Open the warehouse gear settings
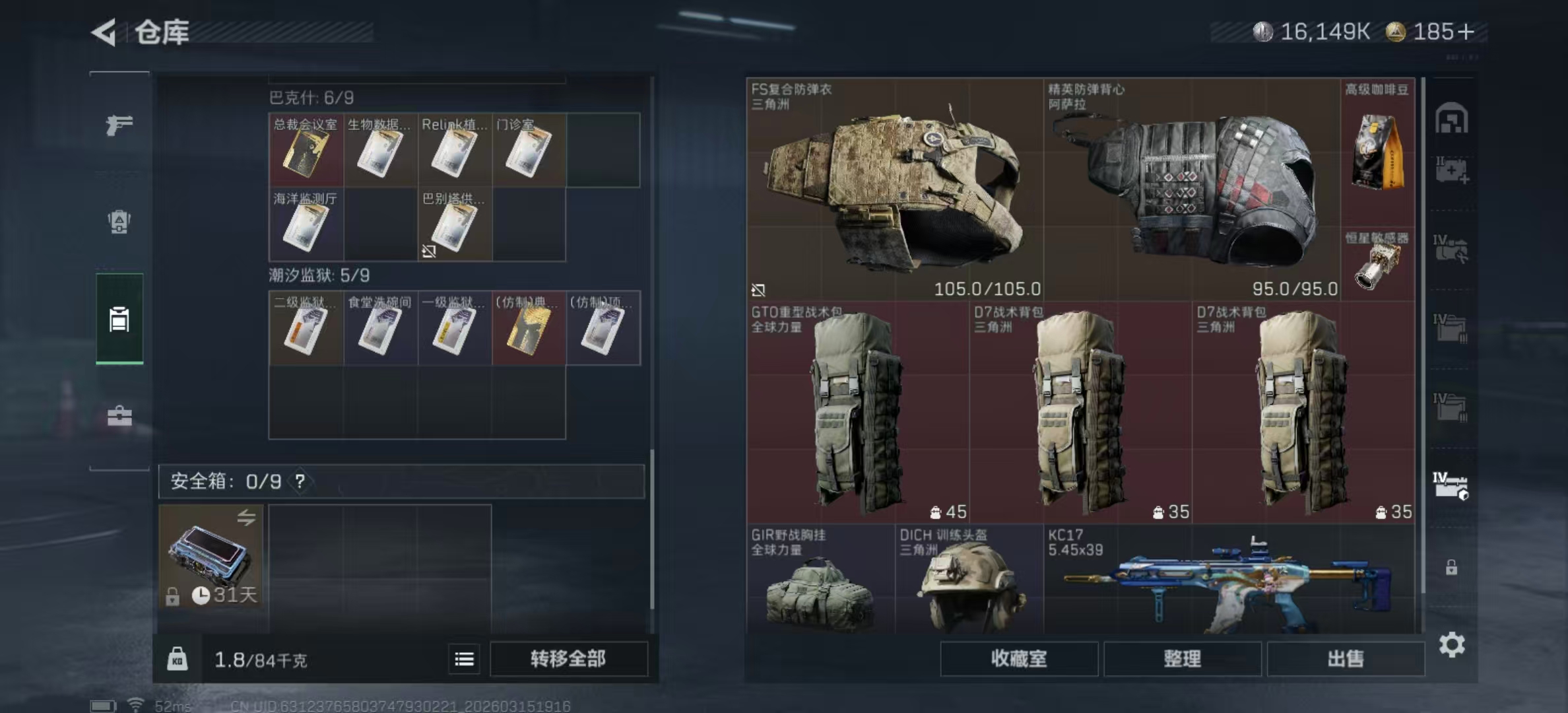Viewport: 1568px width, 713px height. (1451, 644)
